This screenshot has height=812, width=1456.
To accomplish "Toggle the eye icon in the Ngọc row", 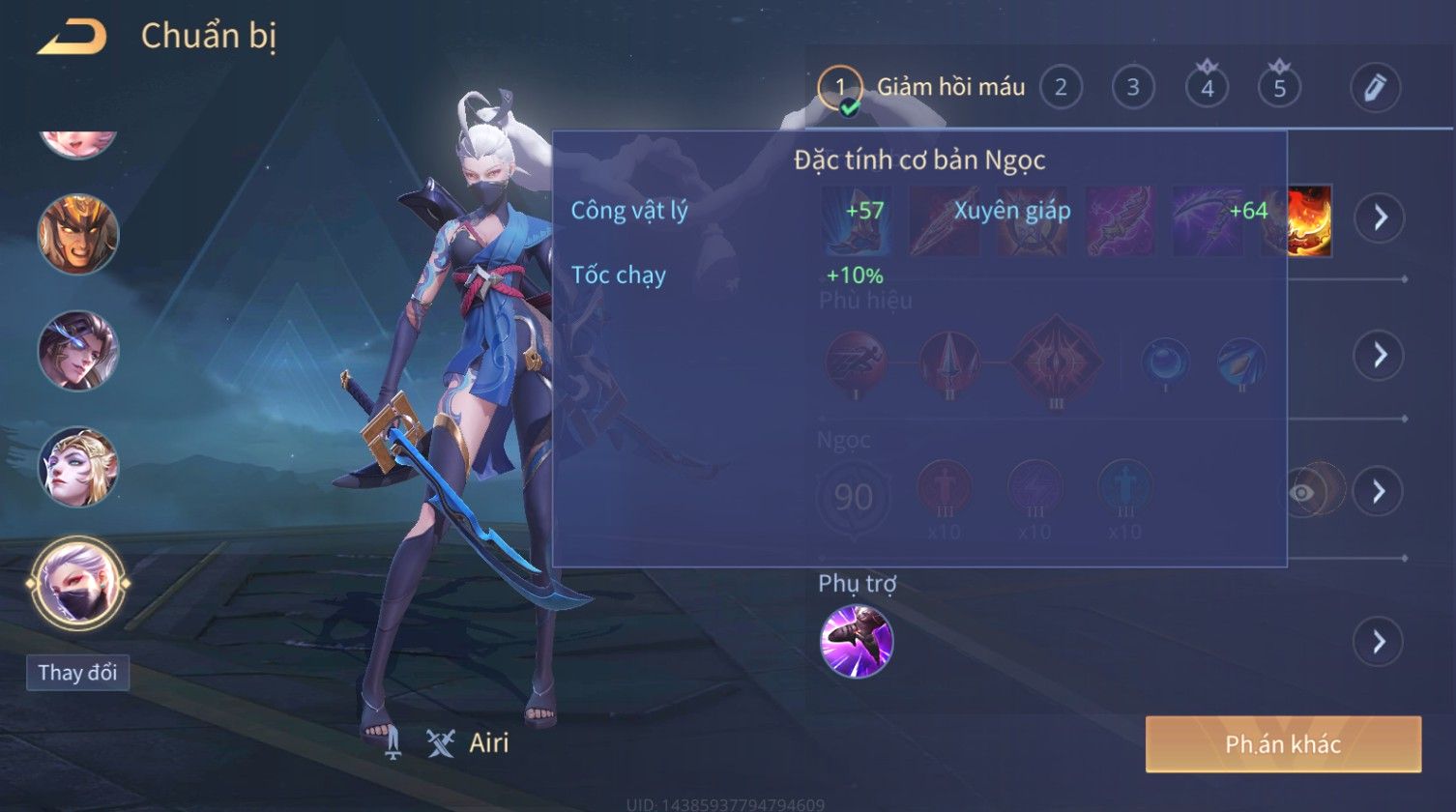I will (1302, 492).
